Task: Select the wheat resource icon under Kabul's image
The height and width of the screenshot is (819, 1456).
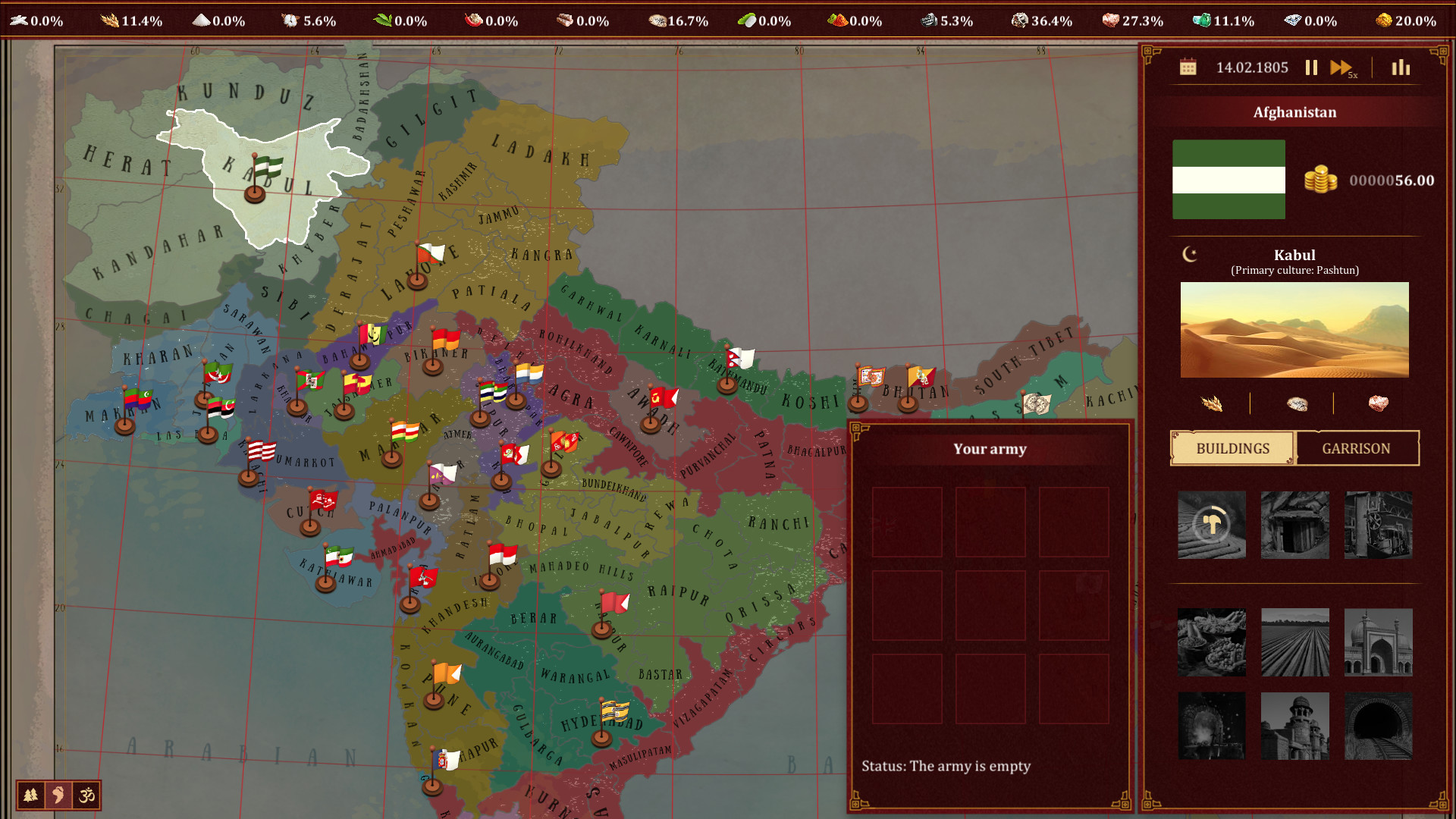Action: click(1212, 404)
